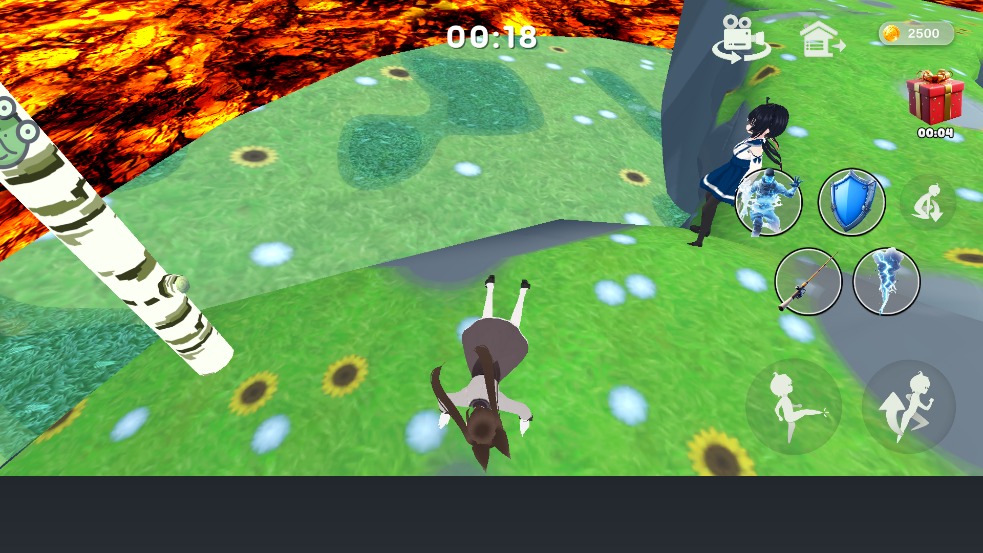Image resolution: width=983 pixels, height=553 pixels.
Task: Use the fishing rod item
Action: [x=808, y=282]
